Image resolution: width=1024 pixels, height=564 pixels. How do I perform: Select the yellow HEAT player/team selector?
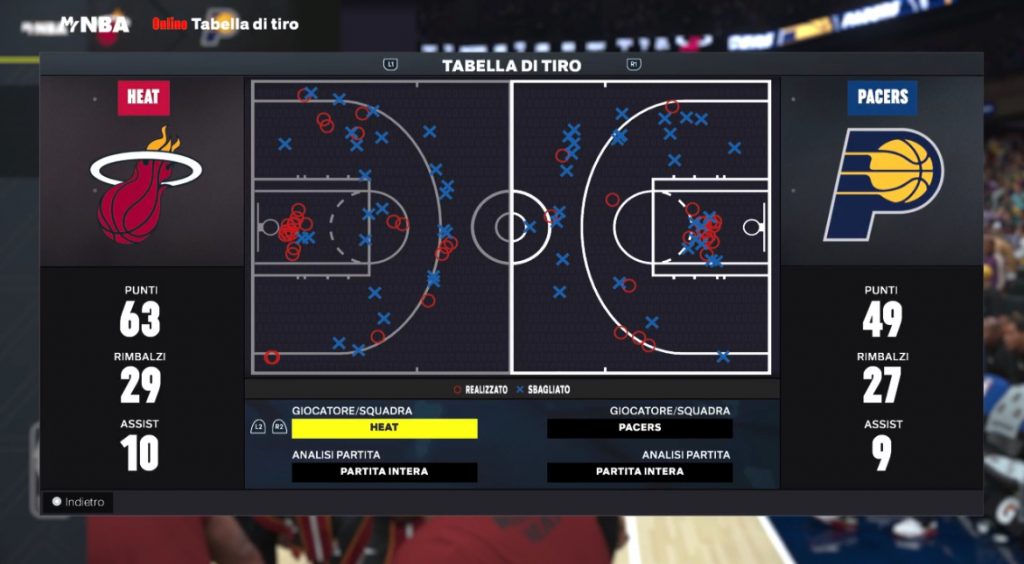pyautogui.click(x=384, y=428)
